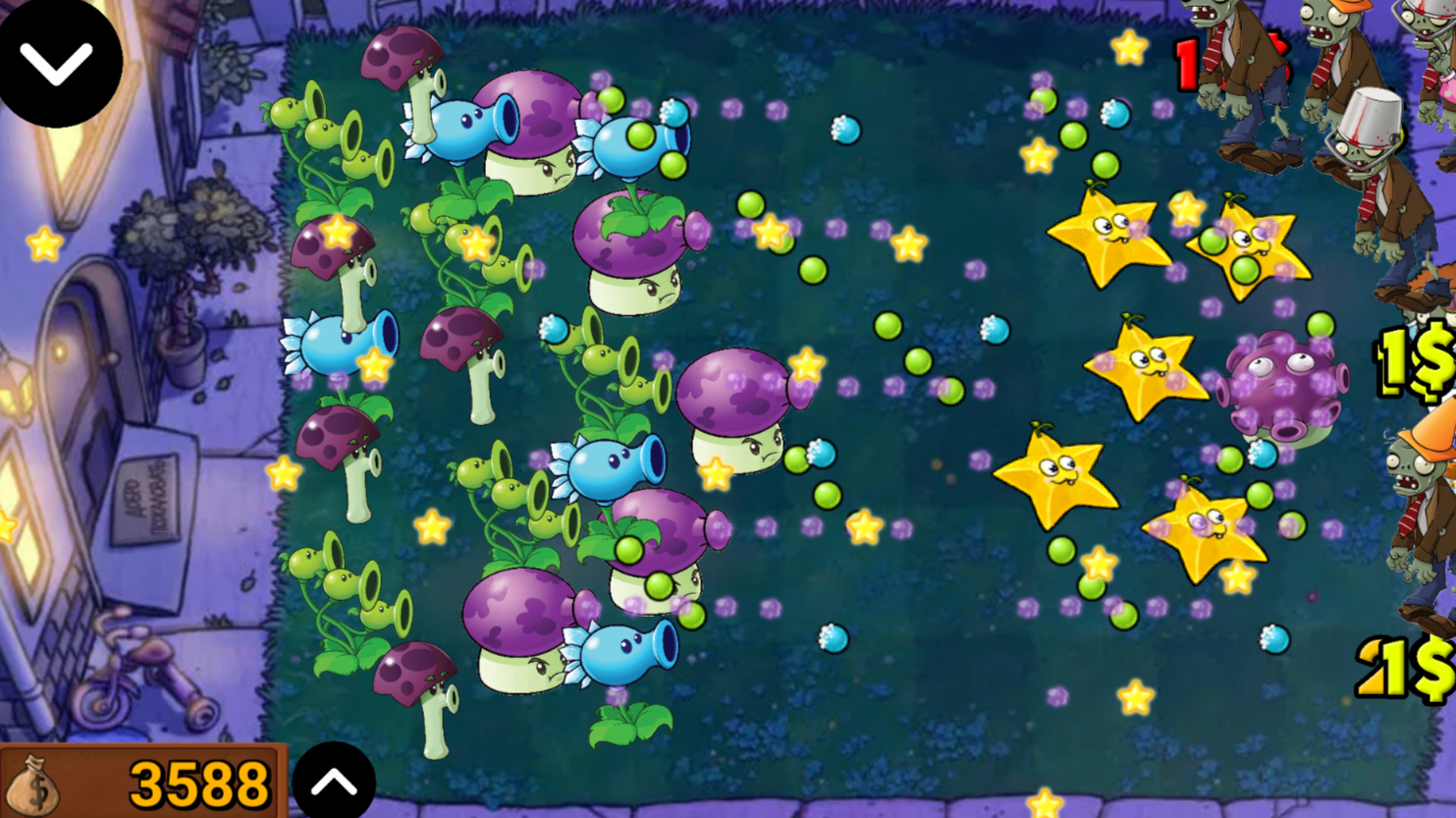
Task: Collect the star near the house wall
Action: (41, 240)
